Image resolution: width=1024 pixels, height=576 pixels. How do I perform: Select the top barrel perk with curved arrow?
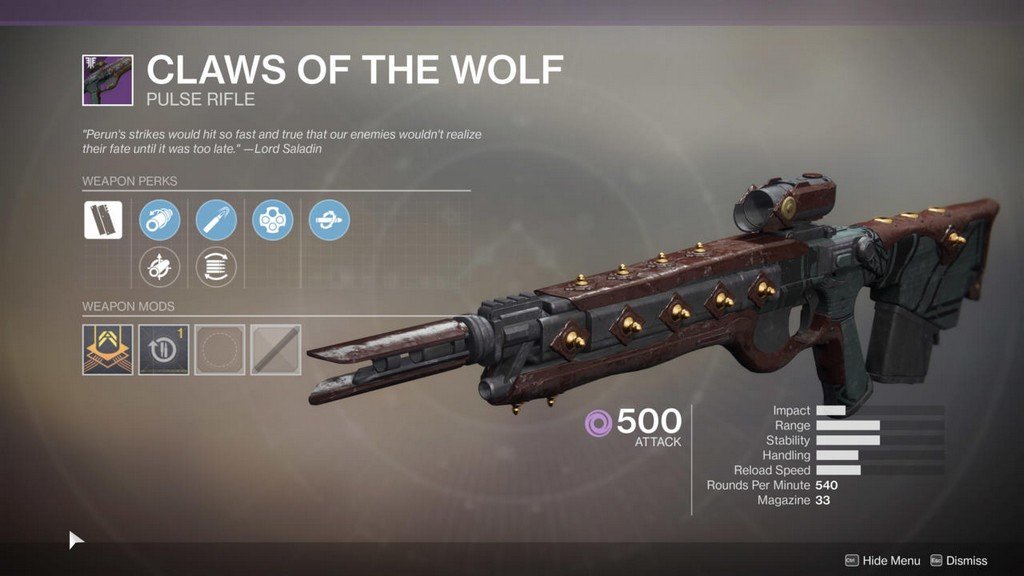pos(159,219)
